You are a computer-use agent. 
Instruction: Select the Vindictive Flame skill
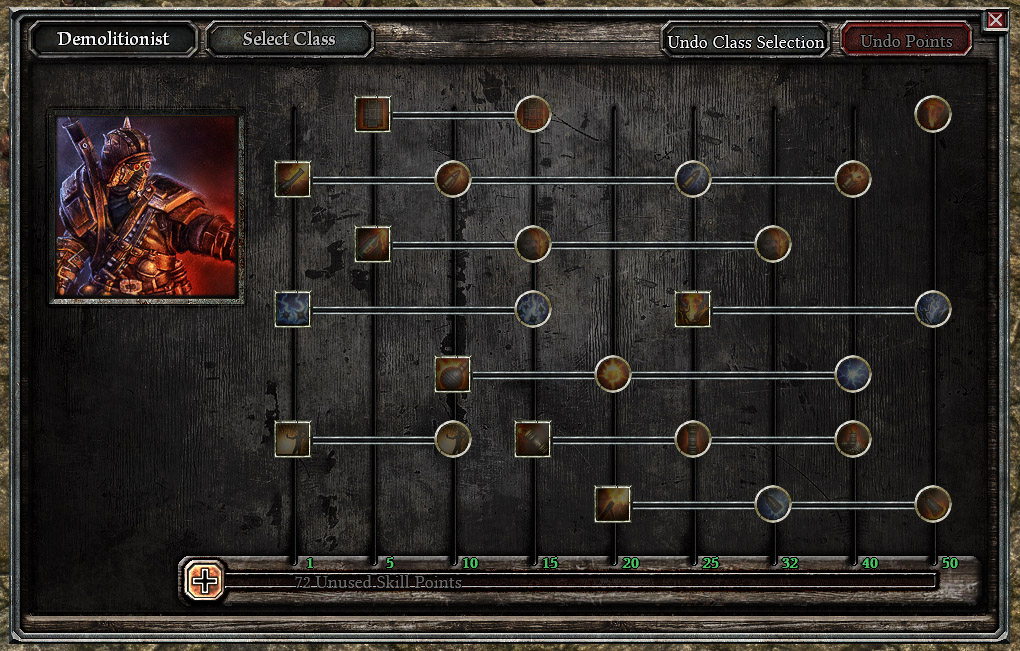[693, 309]
